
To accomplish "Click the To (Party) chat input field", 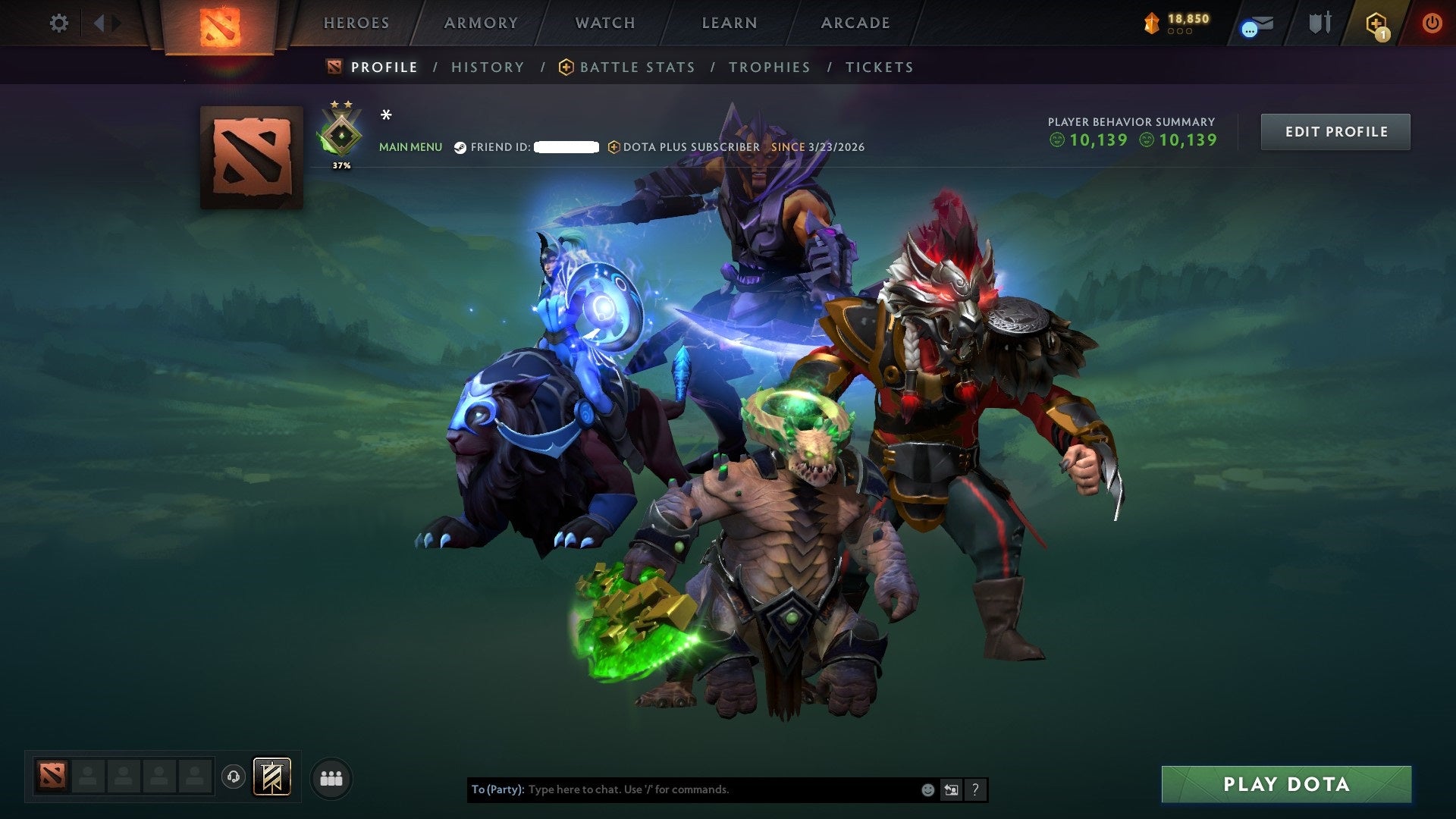I will click(x=682, y=789).
